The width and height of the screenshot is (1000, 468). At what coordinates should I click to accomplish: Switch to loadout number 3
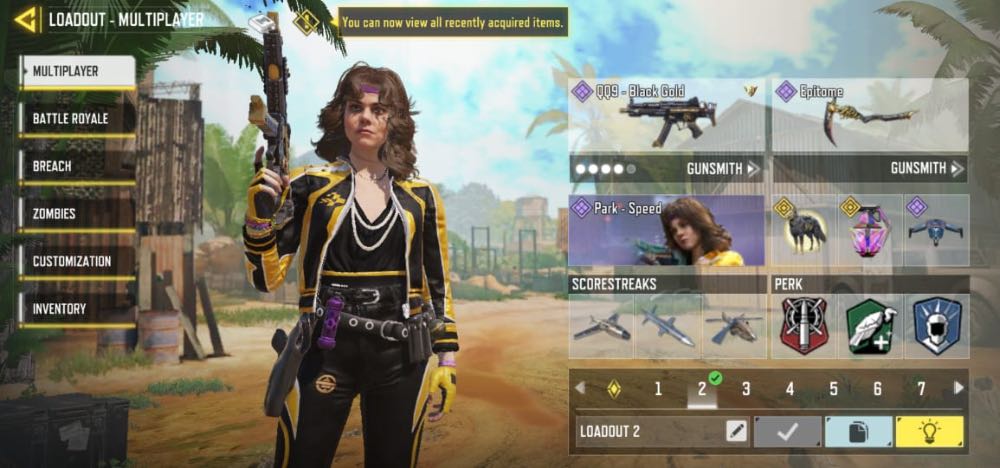pyautogui.click(x=746, y=389)
